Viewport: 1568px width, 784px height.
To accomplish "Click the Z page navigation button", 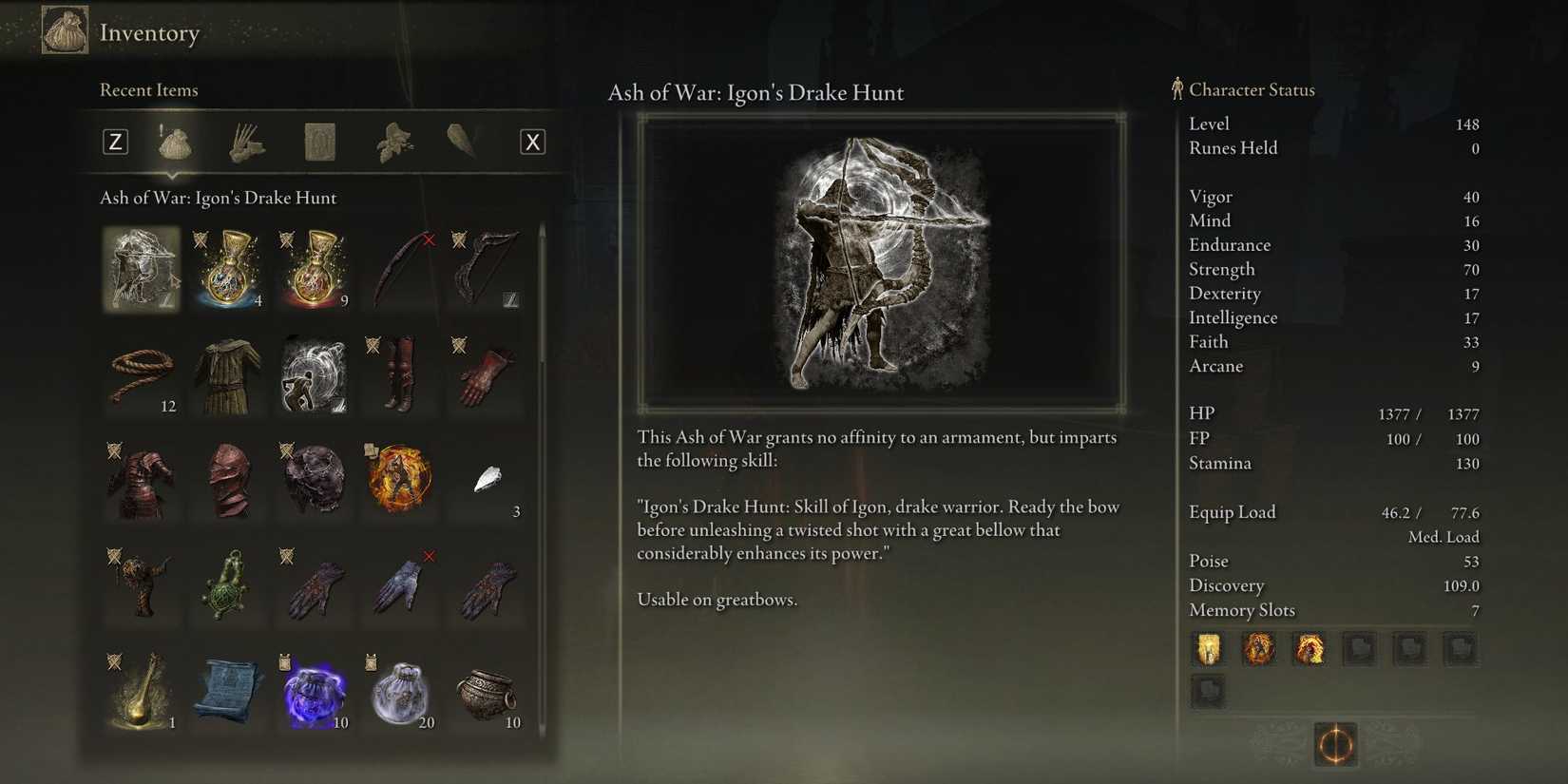I will [115, 141].
